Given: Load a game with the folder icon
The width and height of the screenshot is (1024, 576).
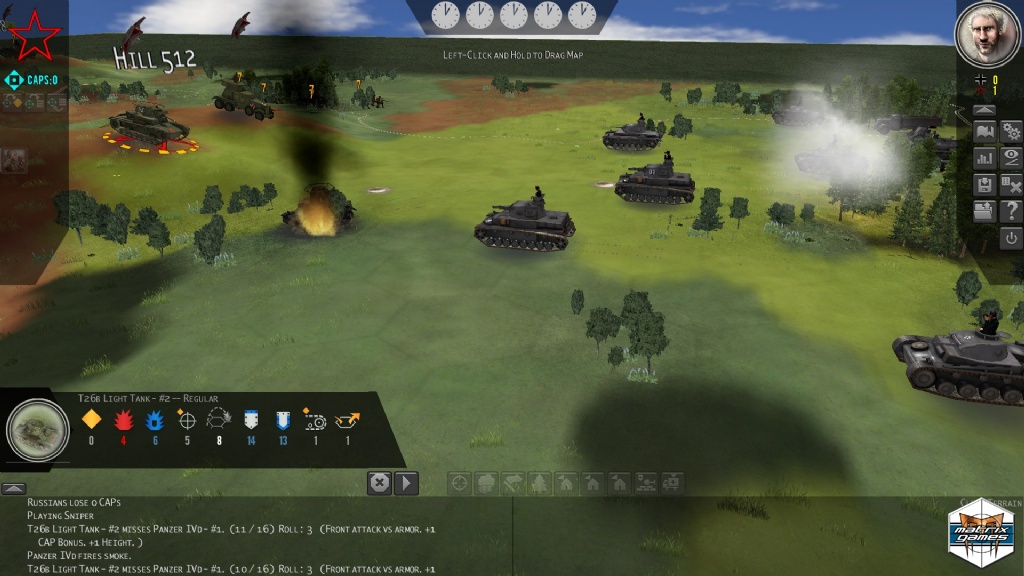Looking at the screenshot, I should pos(984,211).
